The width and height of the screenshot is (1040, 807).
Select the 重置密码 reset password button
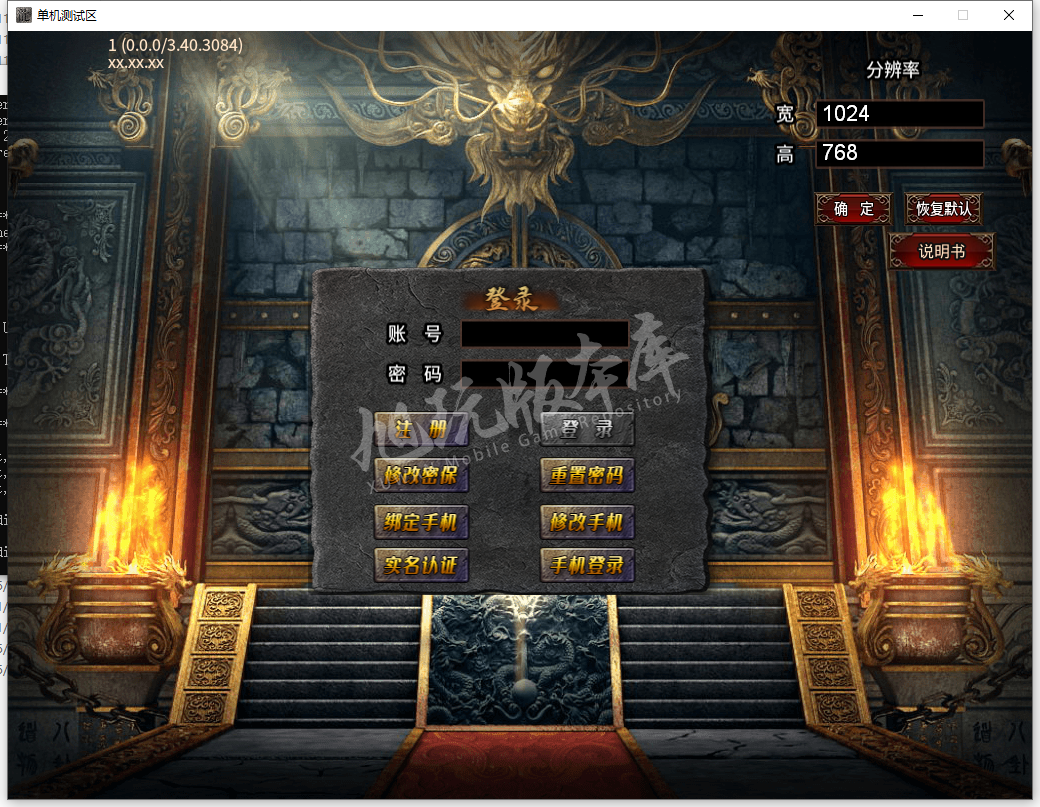pos(587,475)
